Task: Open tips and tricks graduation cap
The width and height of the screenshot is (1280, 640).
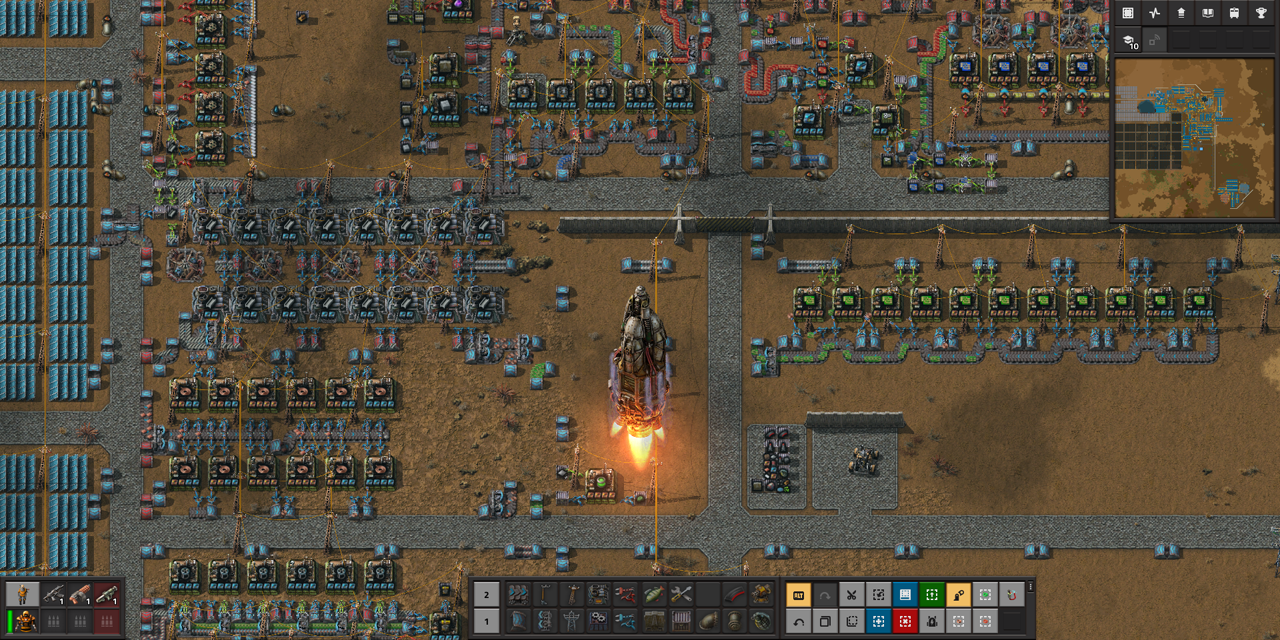Action: (1128, 41)
